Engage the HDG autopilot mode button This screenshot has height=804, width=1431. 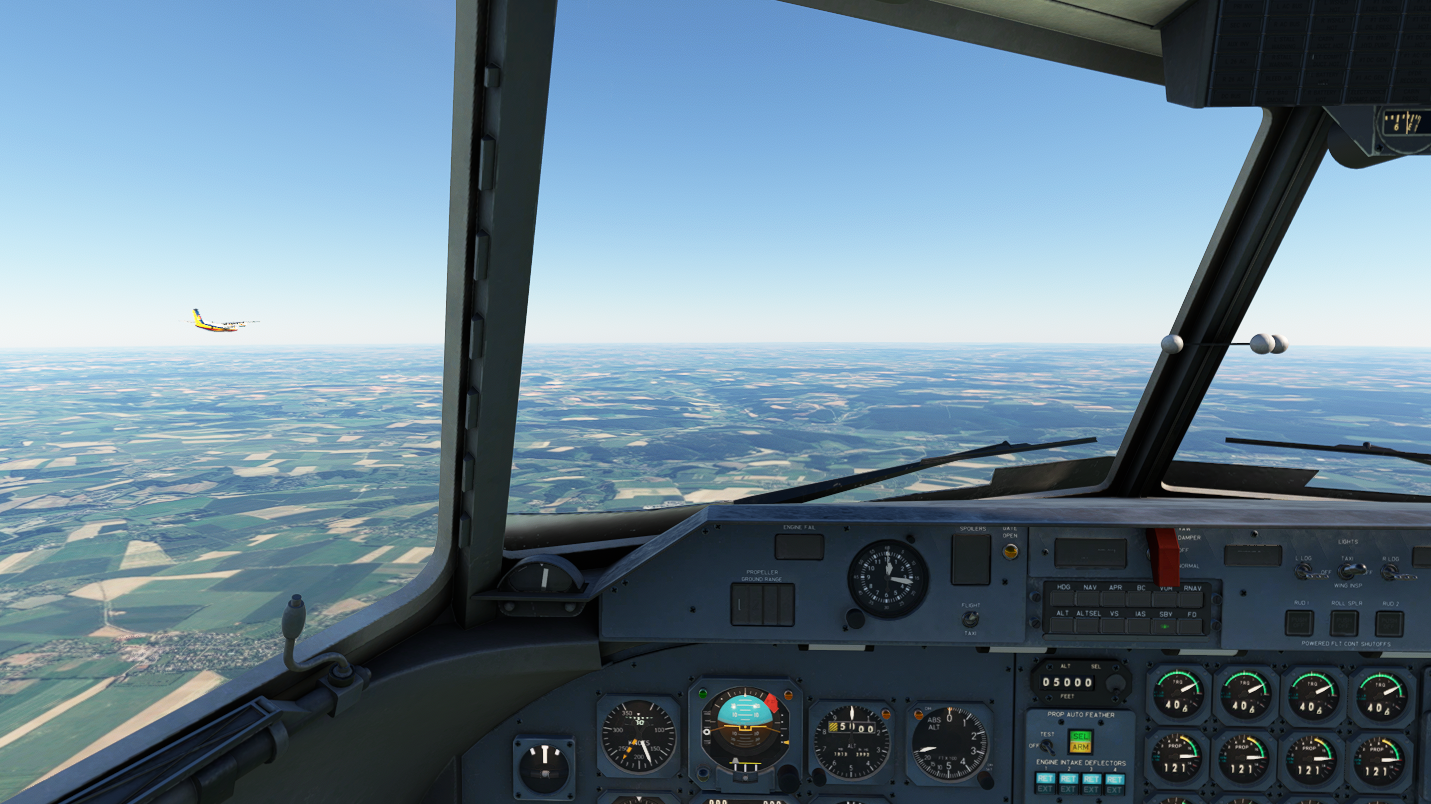click(1062, 600)
